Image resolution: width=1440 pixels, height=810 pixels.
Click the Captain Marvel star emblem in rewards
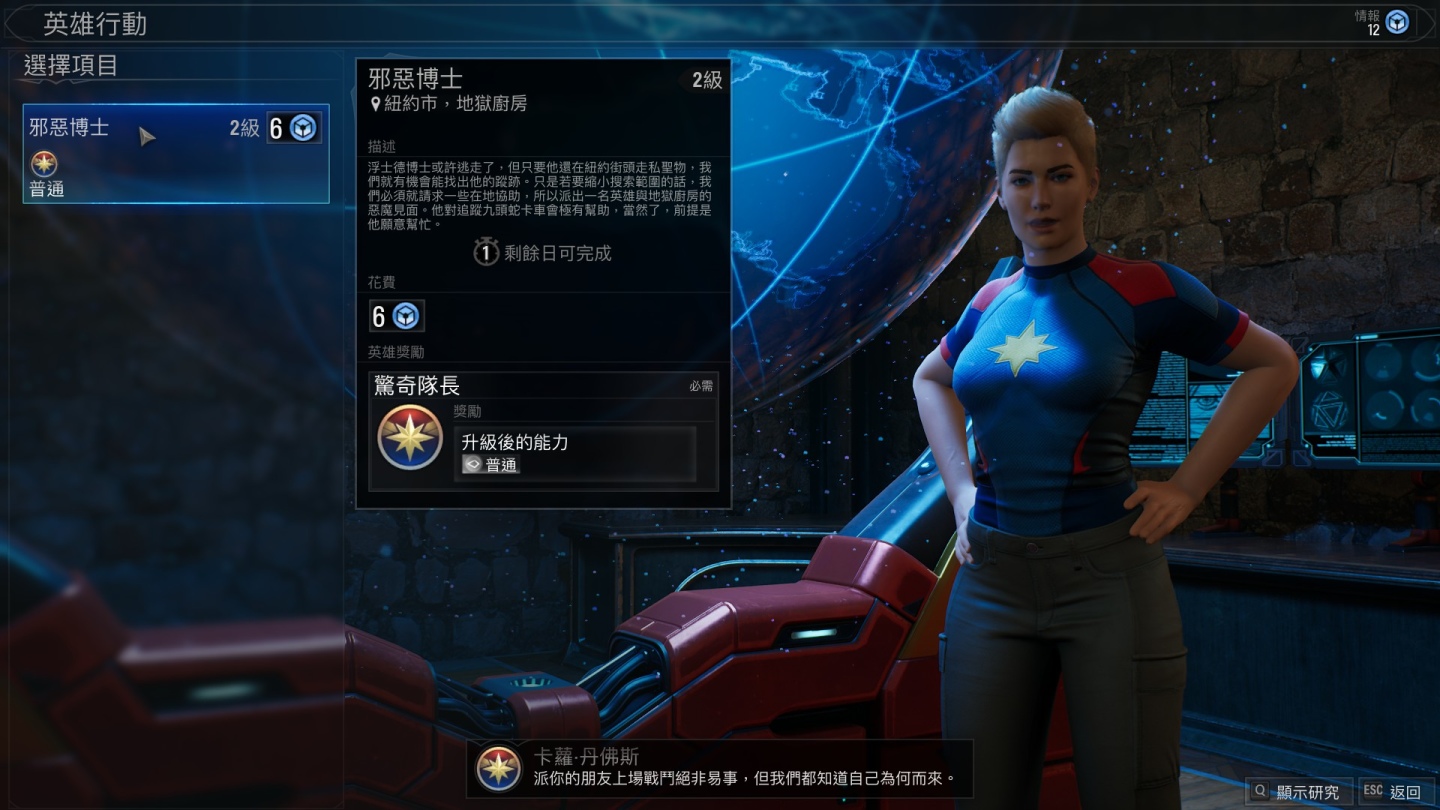pyautogui.click(x=410, y=437)
